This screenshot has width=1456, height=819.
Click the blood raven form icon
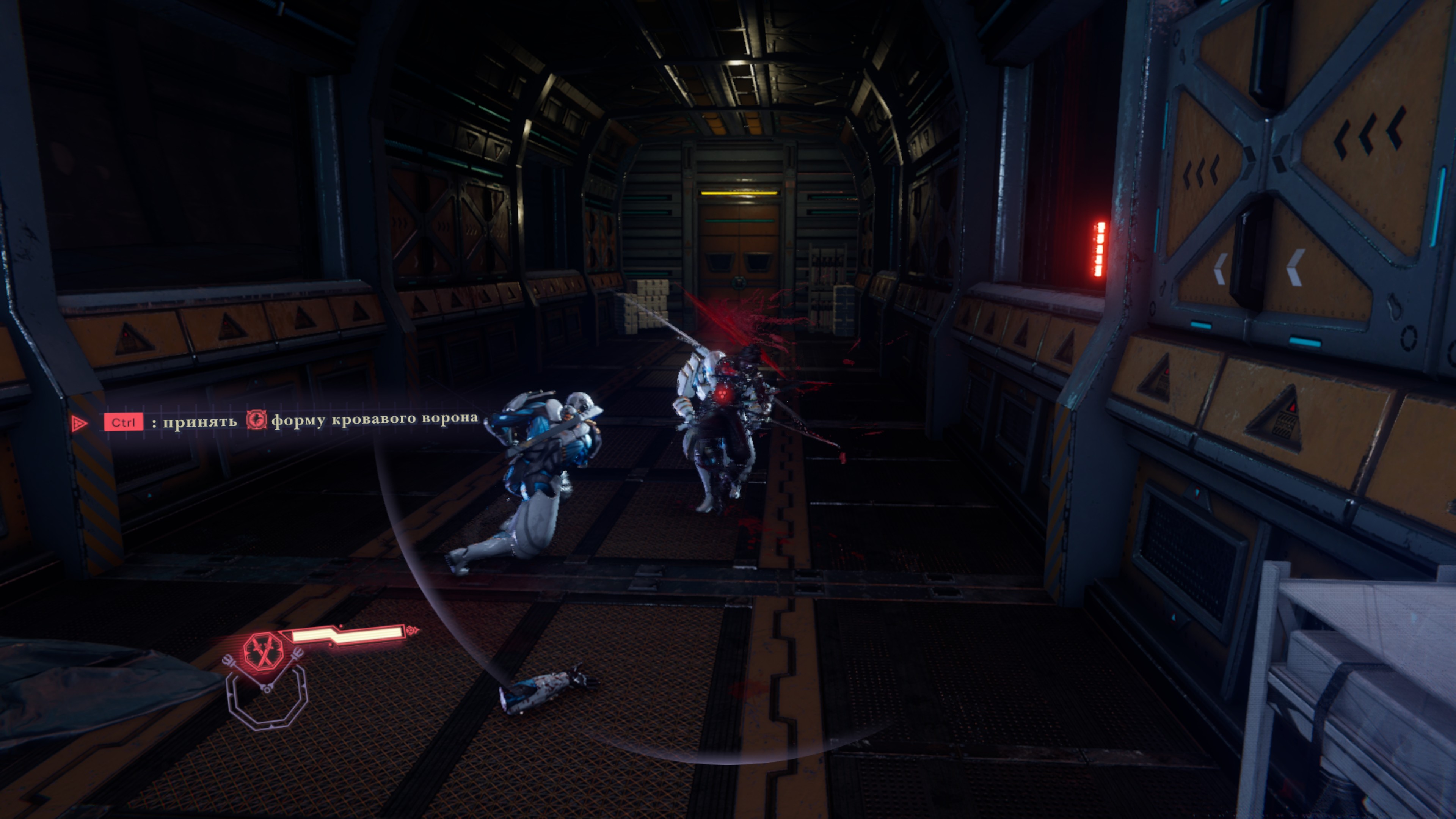point(256,420)
